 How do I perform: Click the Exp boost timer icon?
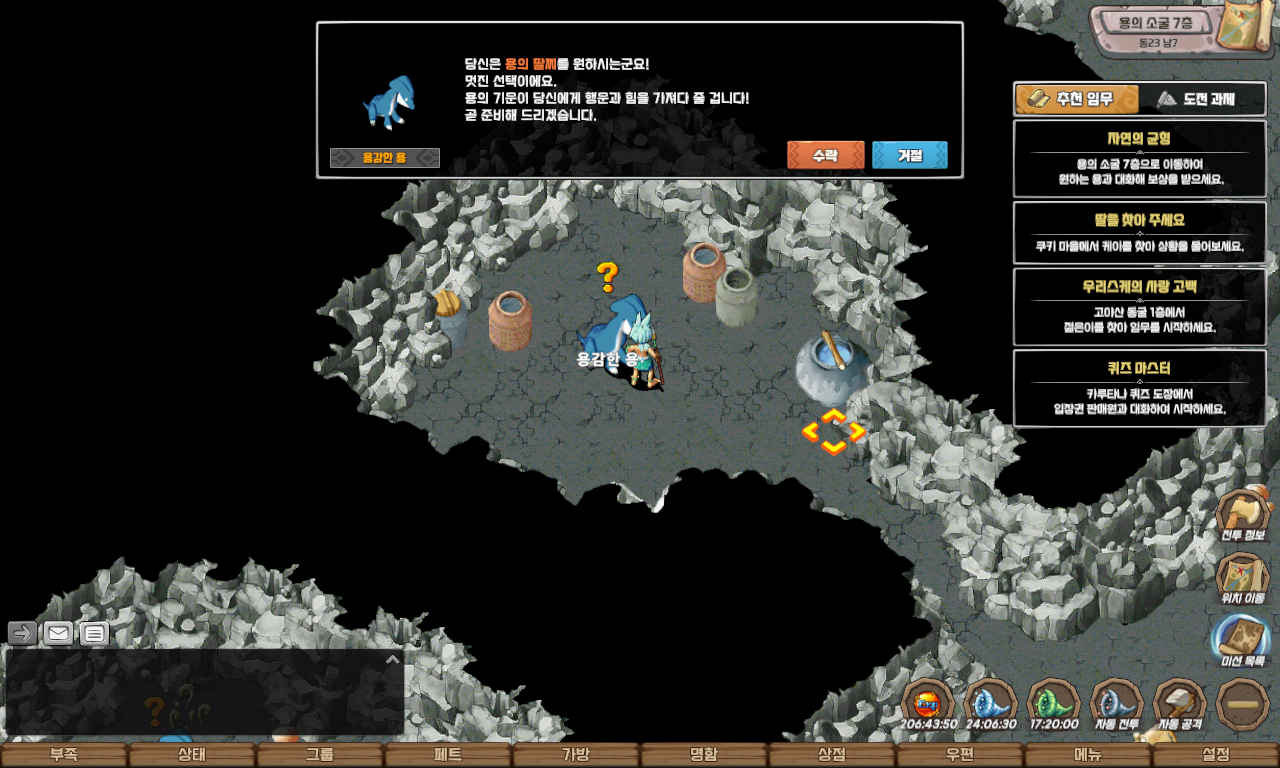pos(928,704)
